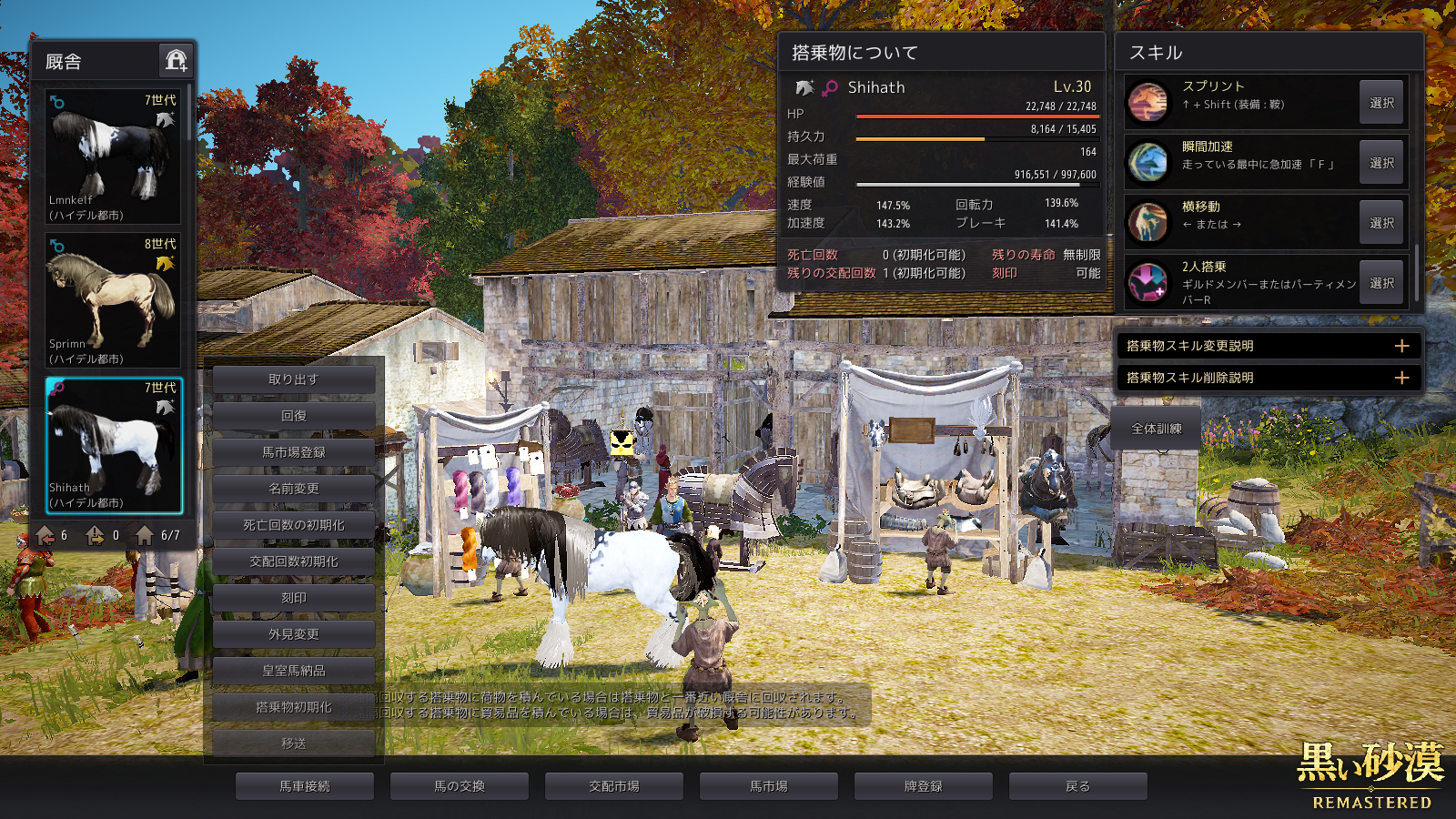Click the stable add-slot icon in header

pyautogui.click(x=176, y=61)
